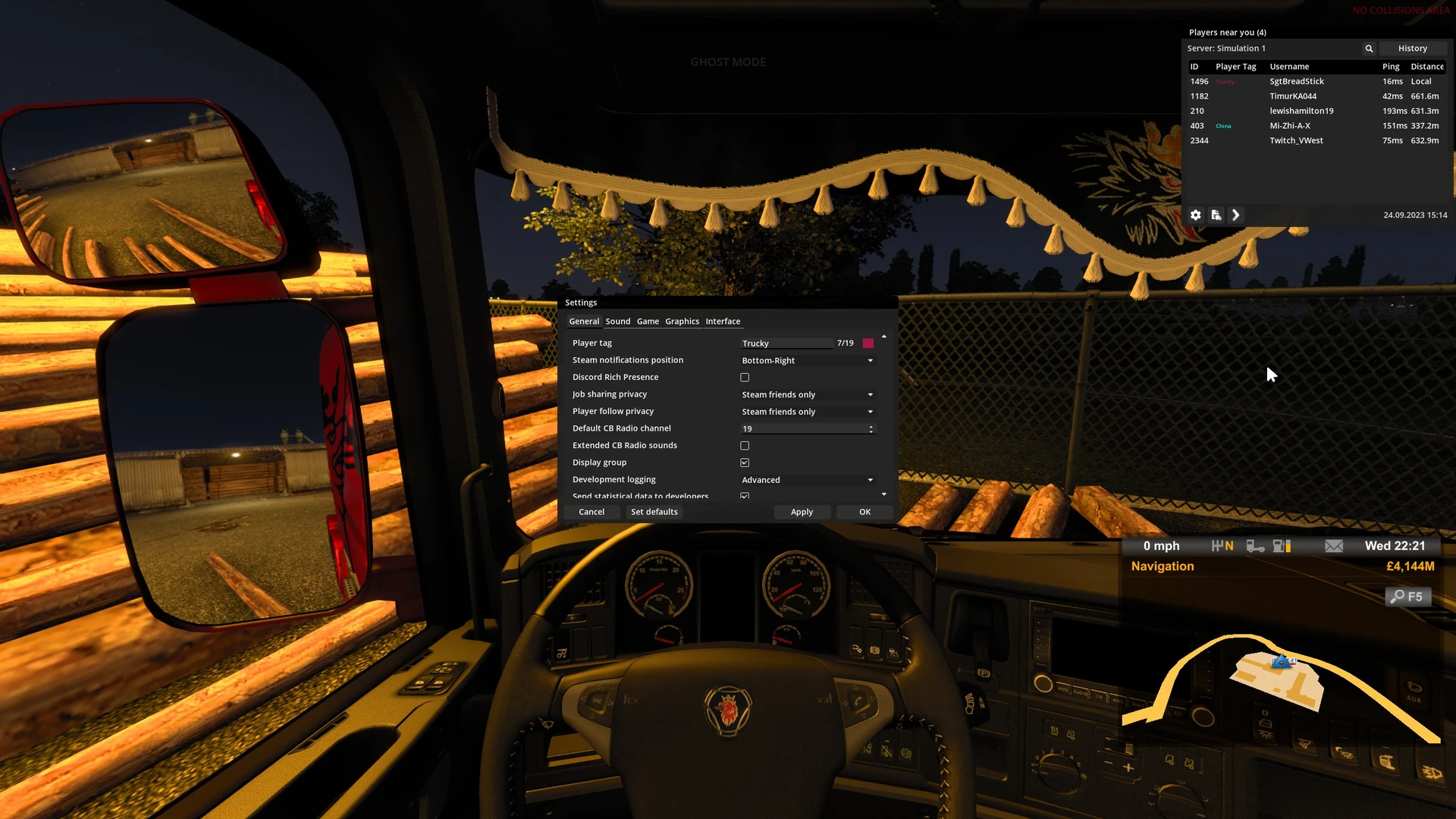Switch to the Sound settings tab
Screen dimensions: 1456x819
617,322
